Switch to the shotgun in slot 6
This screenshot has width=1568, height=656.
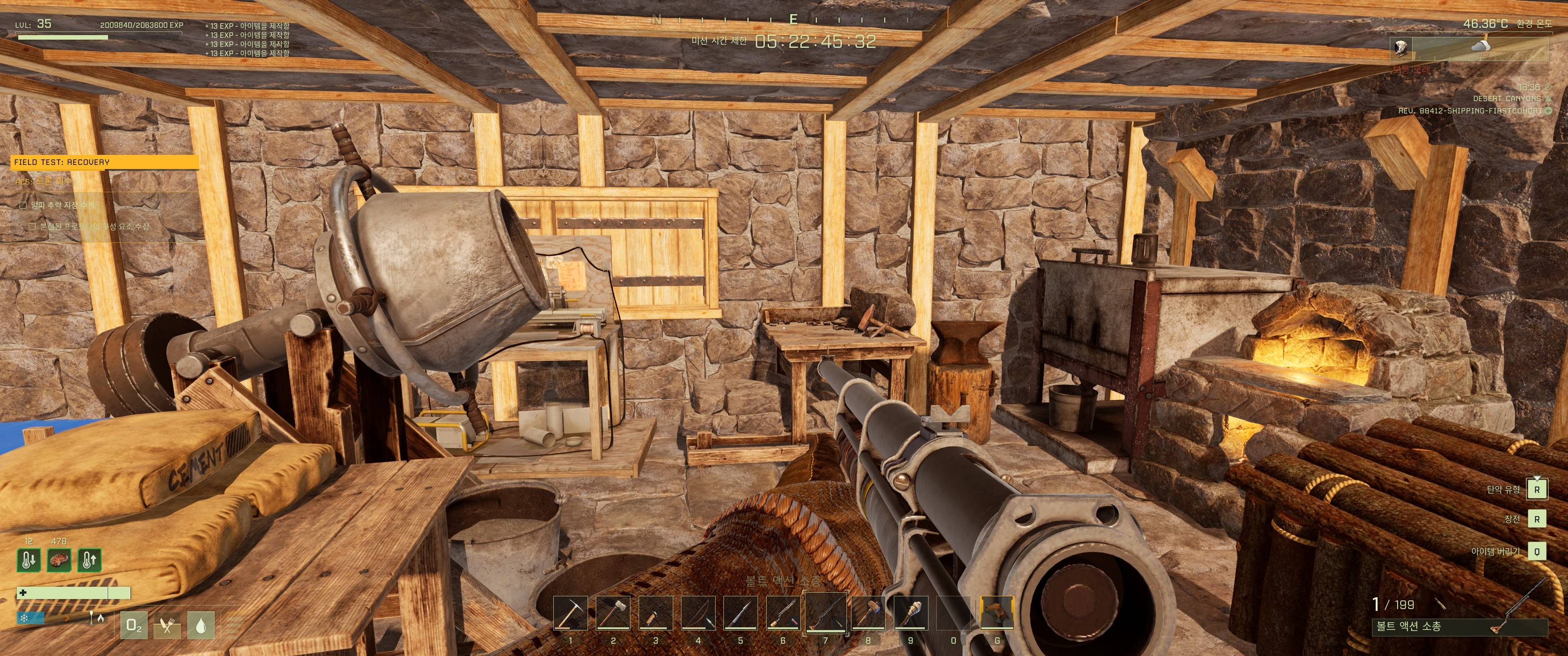[783, 613]
